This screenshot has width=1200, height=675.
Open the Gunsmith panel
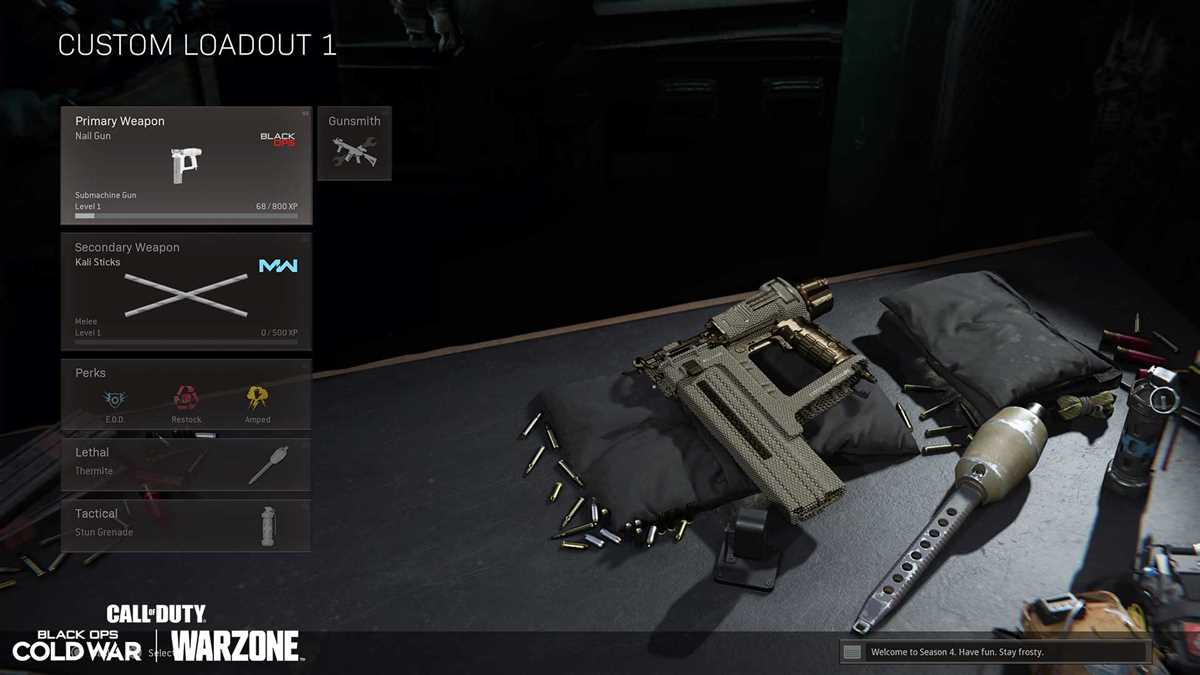click(354, 143)
